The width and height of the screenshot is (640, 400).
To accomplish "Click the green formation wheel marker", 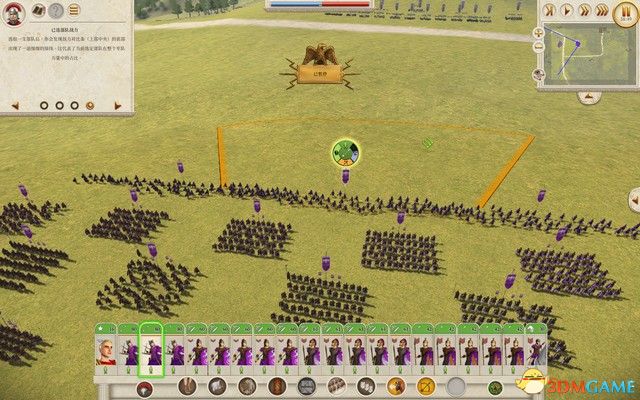I will click(346, 153).
